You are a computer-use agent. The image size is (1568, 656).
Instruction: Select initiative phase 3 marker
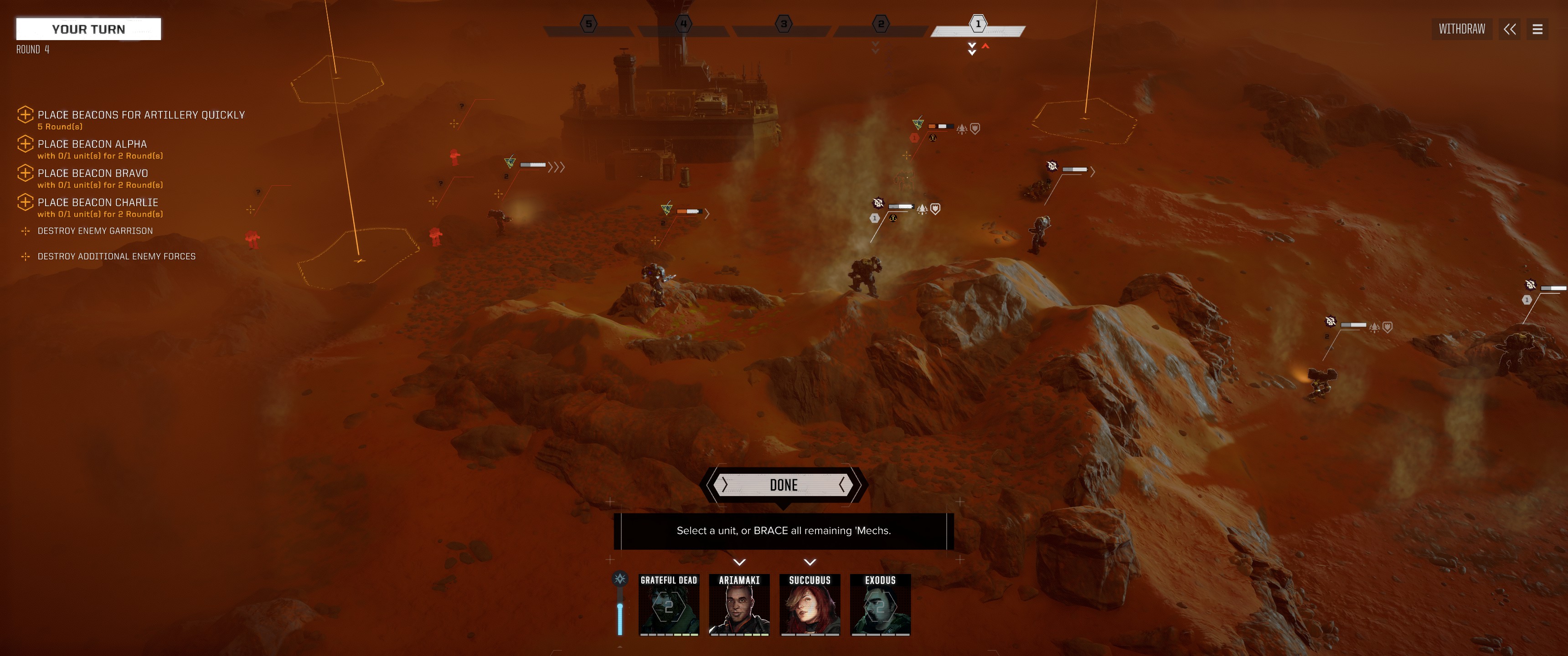point(784,24)
